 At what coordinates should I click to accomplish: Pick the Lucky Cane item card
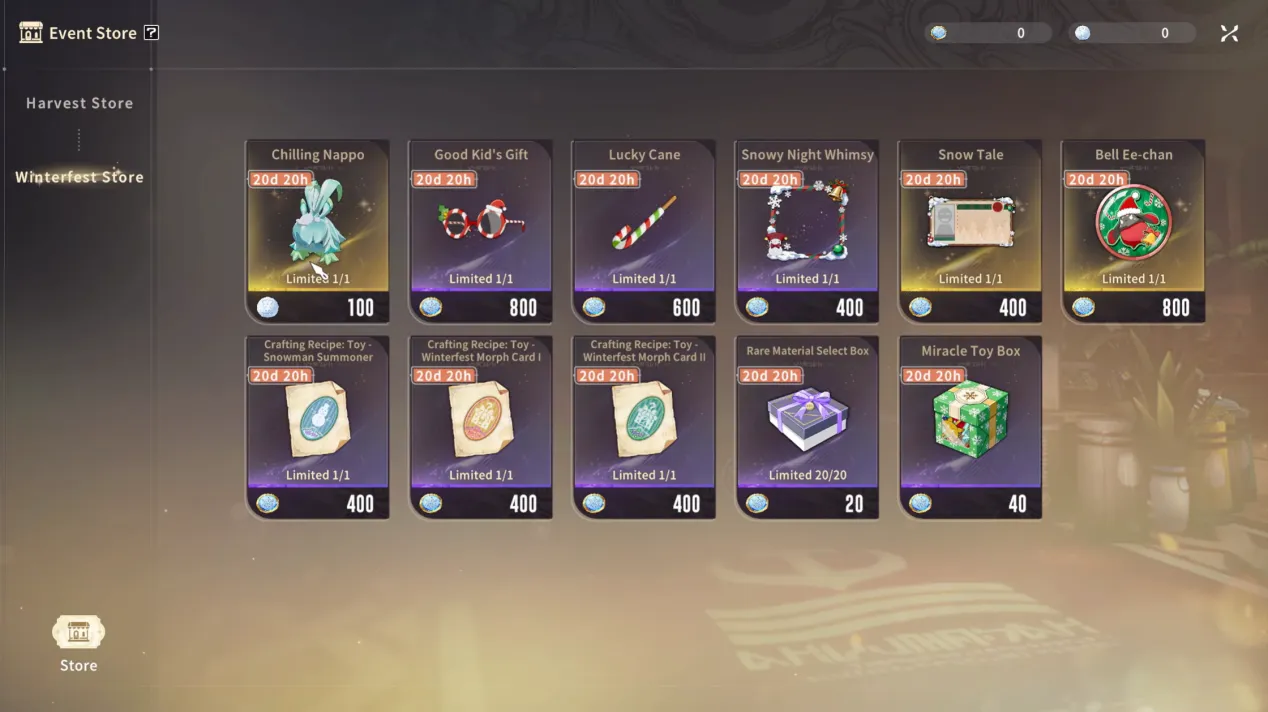tap(644, 231)
